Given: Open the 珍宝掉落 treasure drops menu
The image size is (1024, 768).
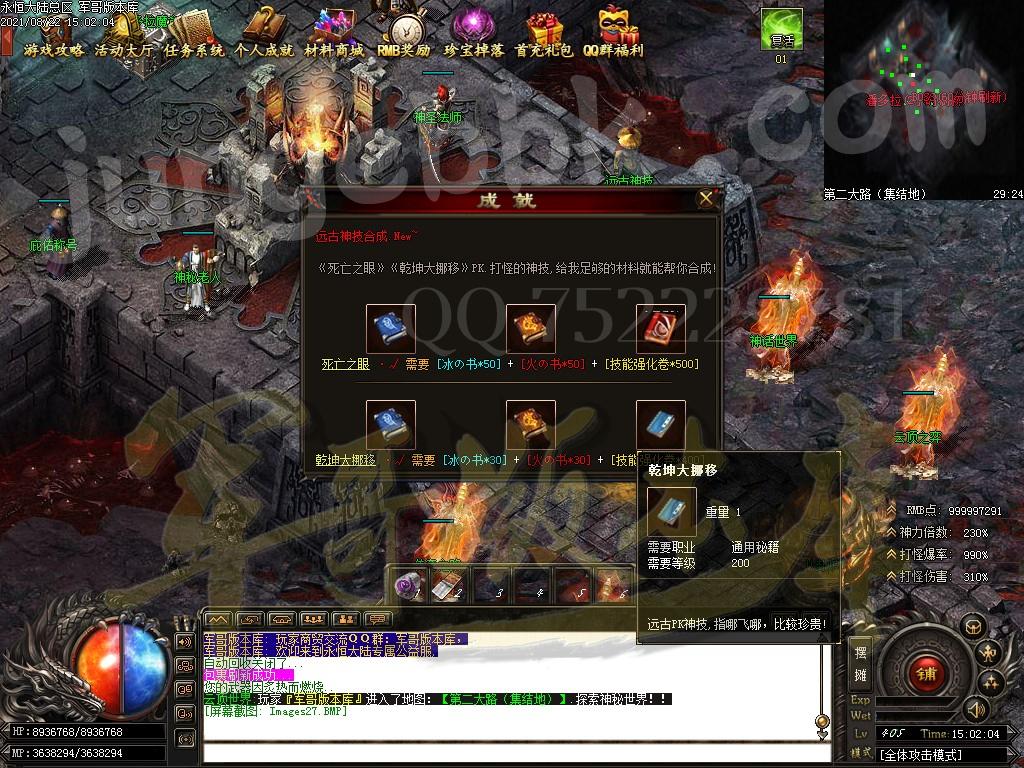Looking at the screenshot, I should pyautogui.click(x=474, y=34).
